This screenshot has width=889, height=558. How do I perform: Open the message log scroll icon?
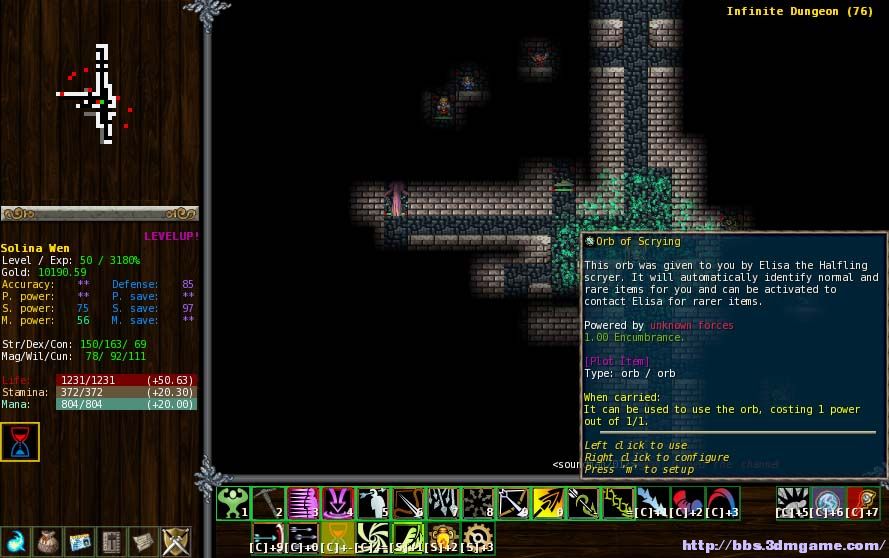(x=144, y=541)
